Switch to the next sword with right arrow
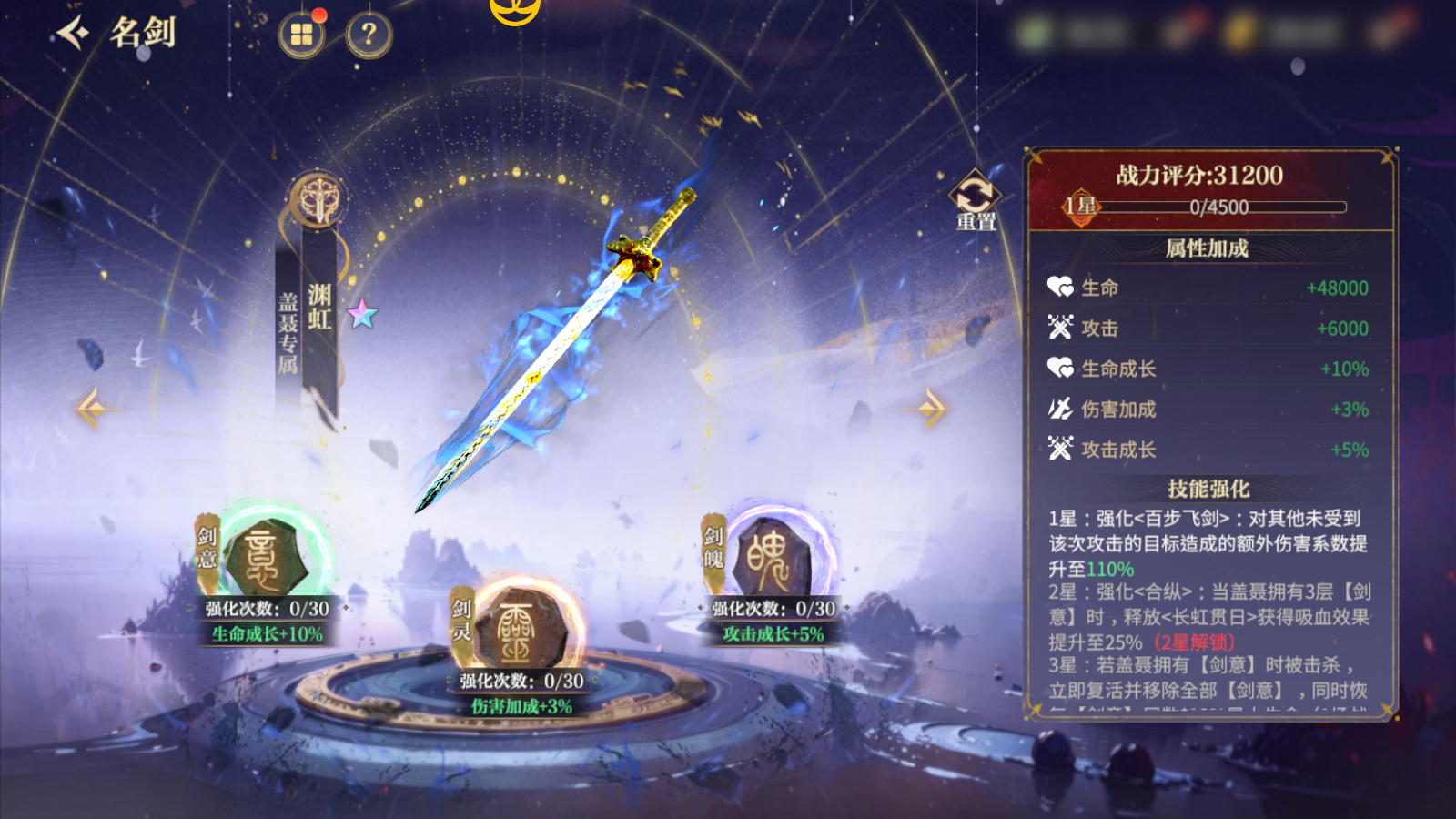The image size is (1456, 819). 930,408
